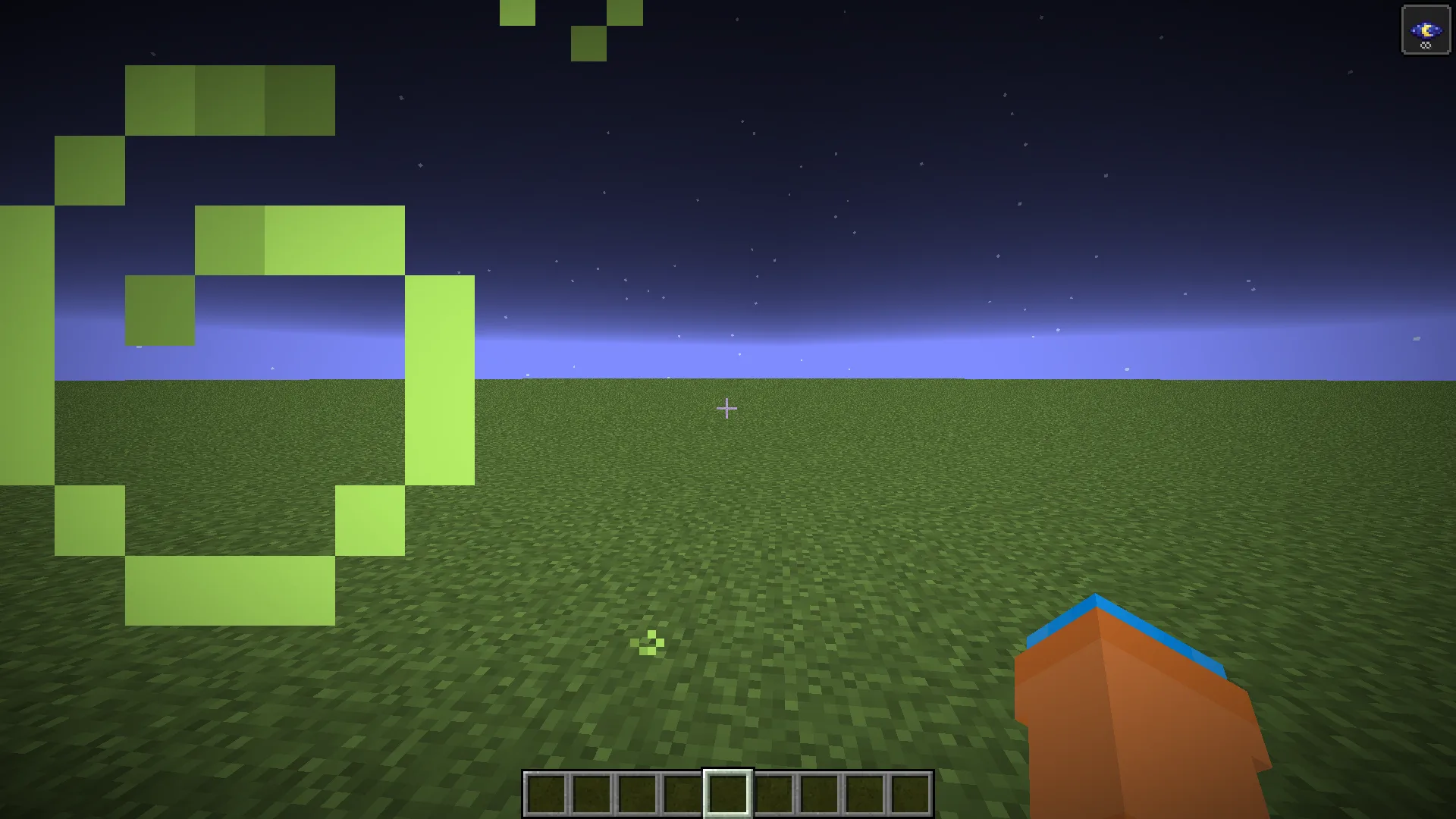Click the small green dropped item on the grass
The height and width of the screenshot is (819, 1456).
(x=646, y=642)
